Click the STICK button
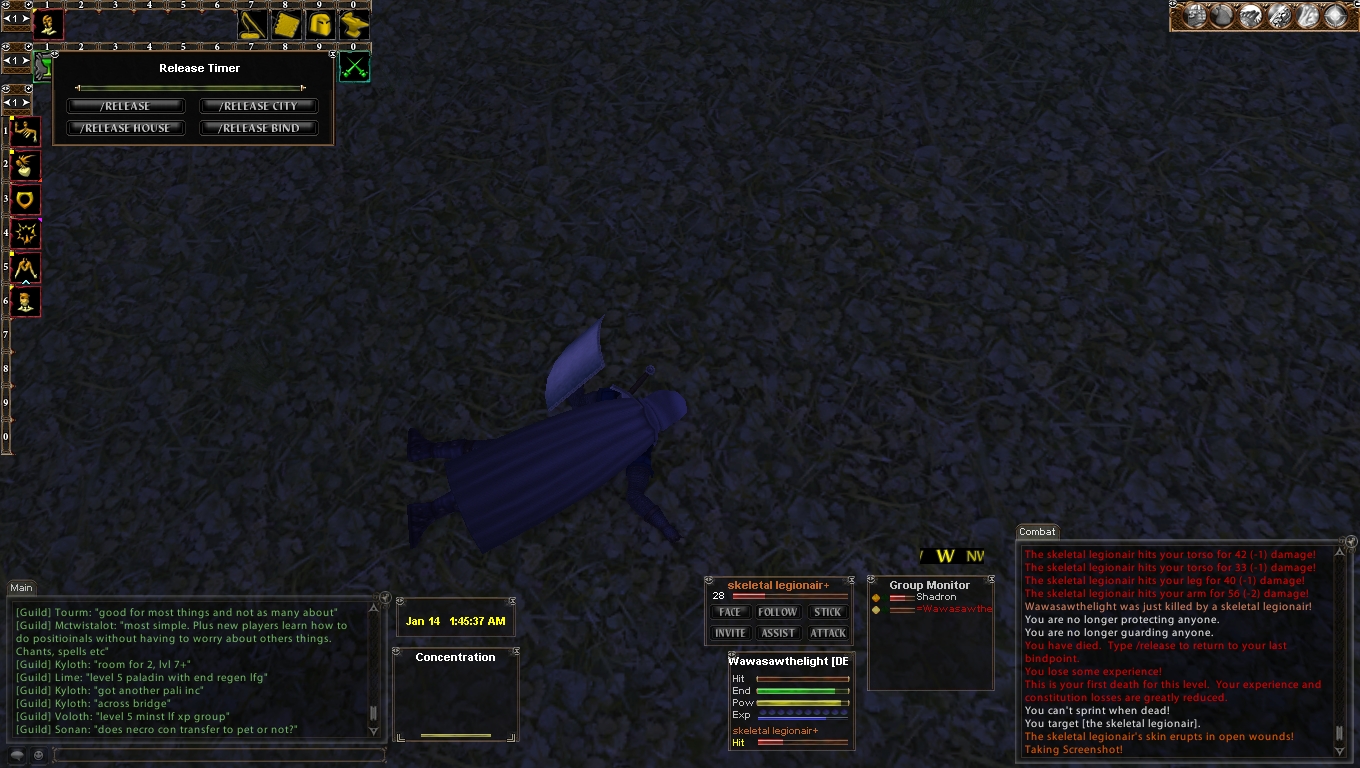The image size is (1360, 768). coord(827,612)
